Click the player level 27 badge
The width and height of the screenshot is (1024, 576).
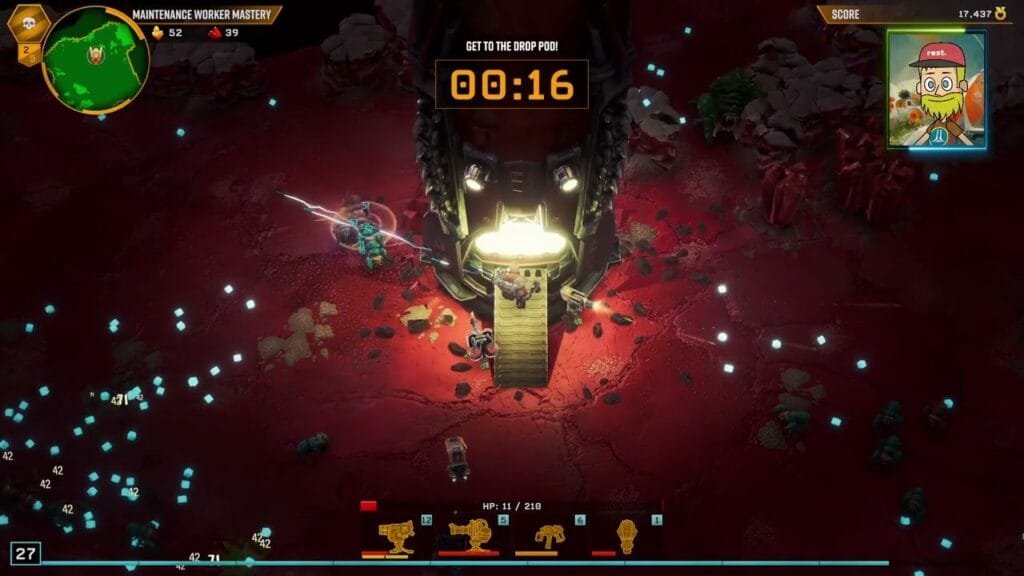(25, 553)
